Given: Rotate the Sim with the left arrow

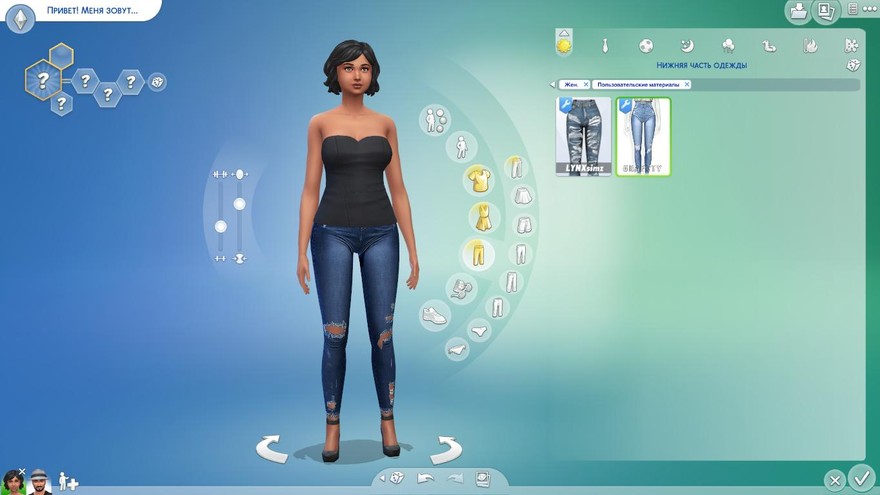Looking at the screenshot, I should pos(272,449).
